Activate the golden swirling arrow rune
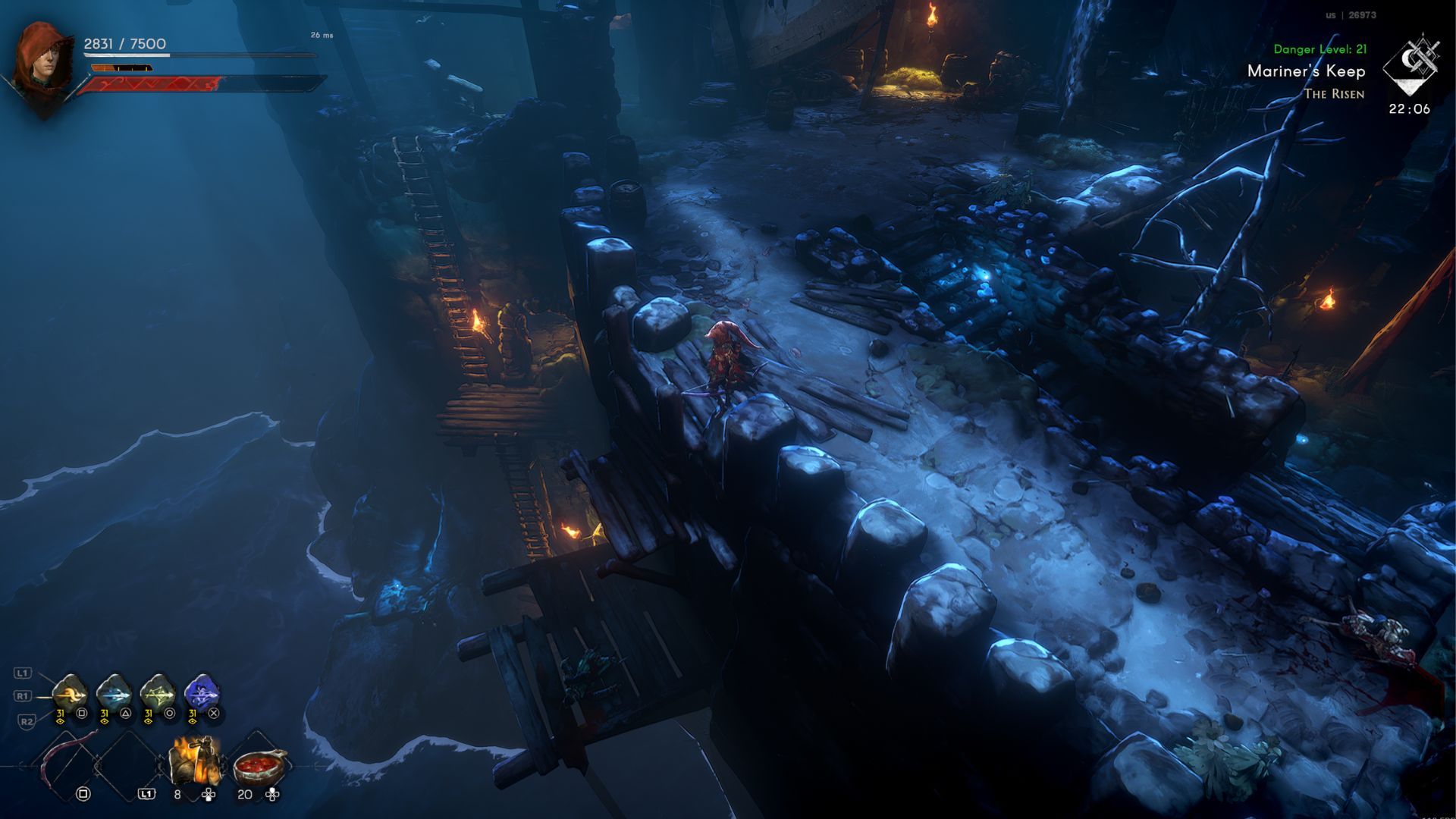Image resolution: width=1456 pixels, height=819 pixels. [70, 692]
